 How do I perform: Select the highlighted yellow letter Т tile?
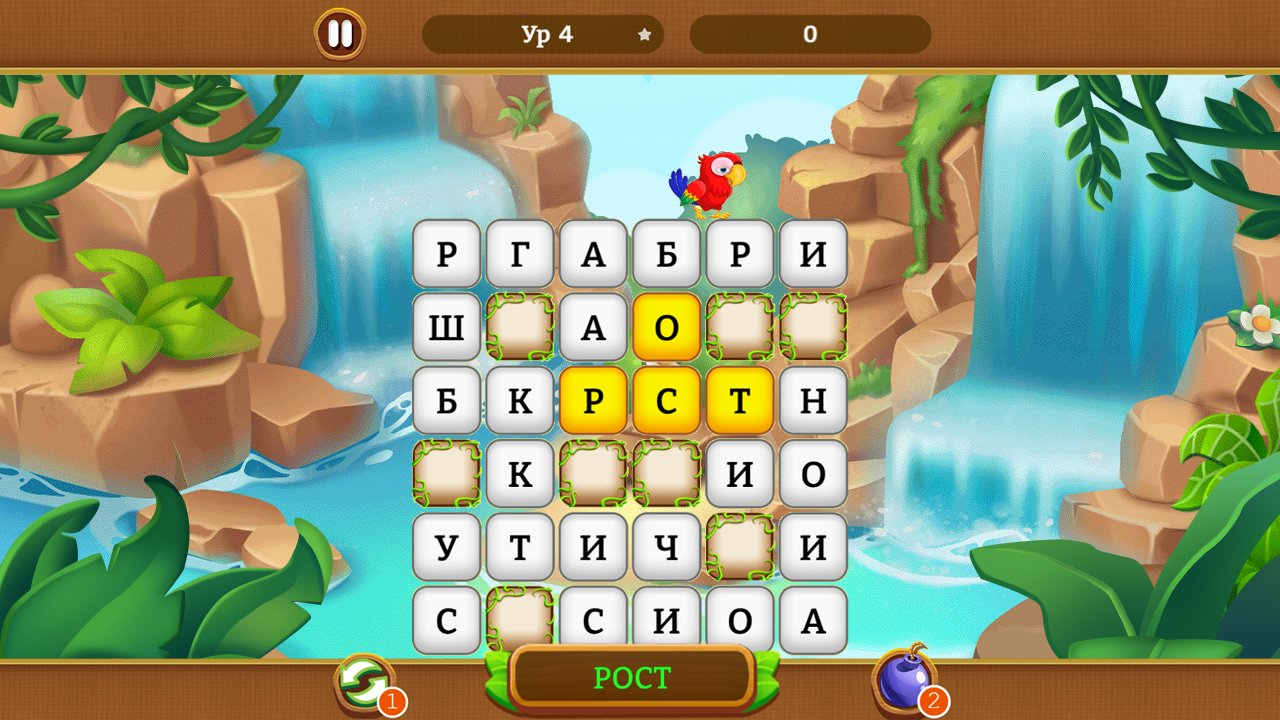pos(740,401)
